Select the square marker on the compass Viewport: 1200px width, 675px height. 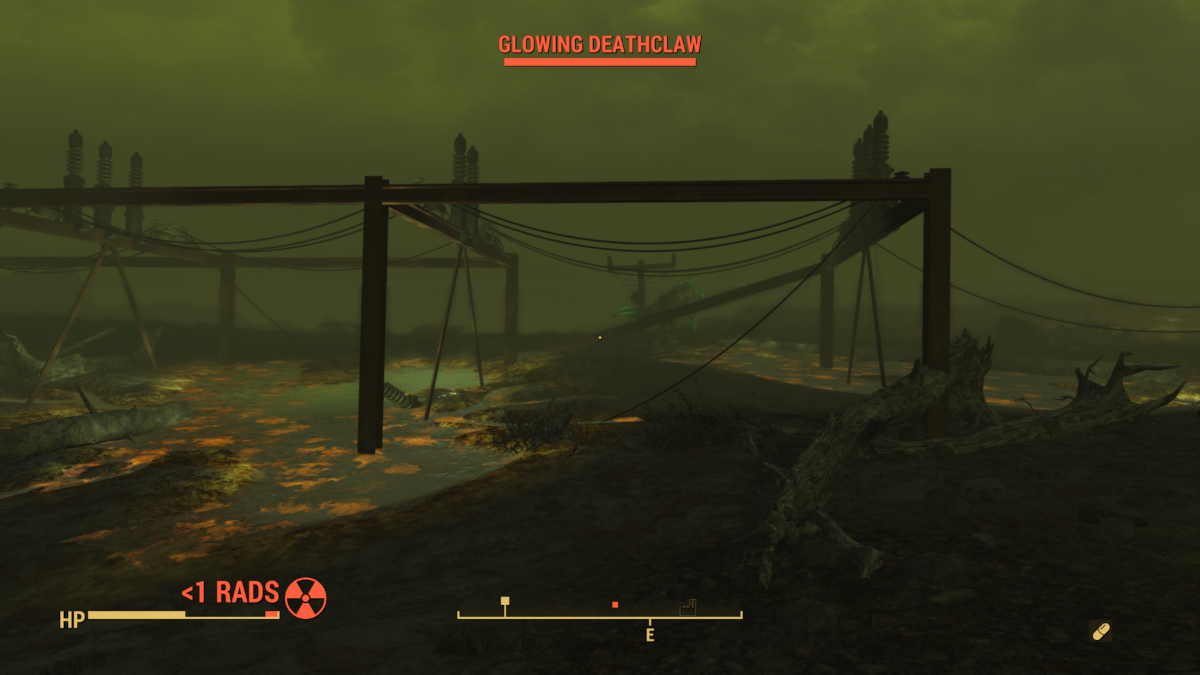click(x=505, y=601)
